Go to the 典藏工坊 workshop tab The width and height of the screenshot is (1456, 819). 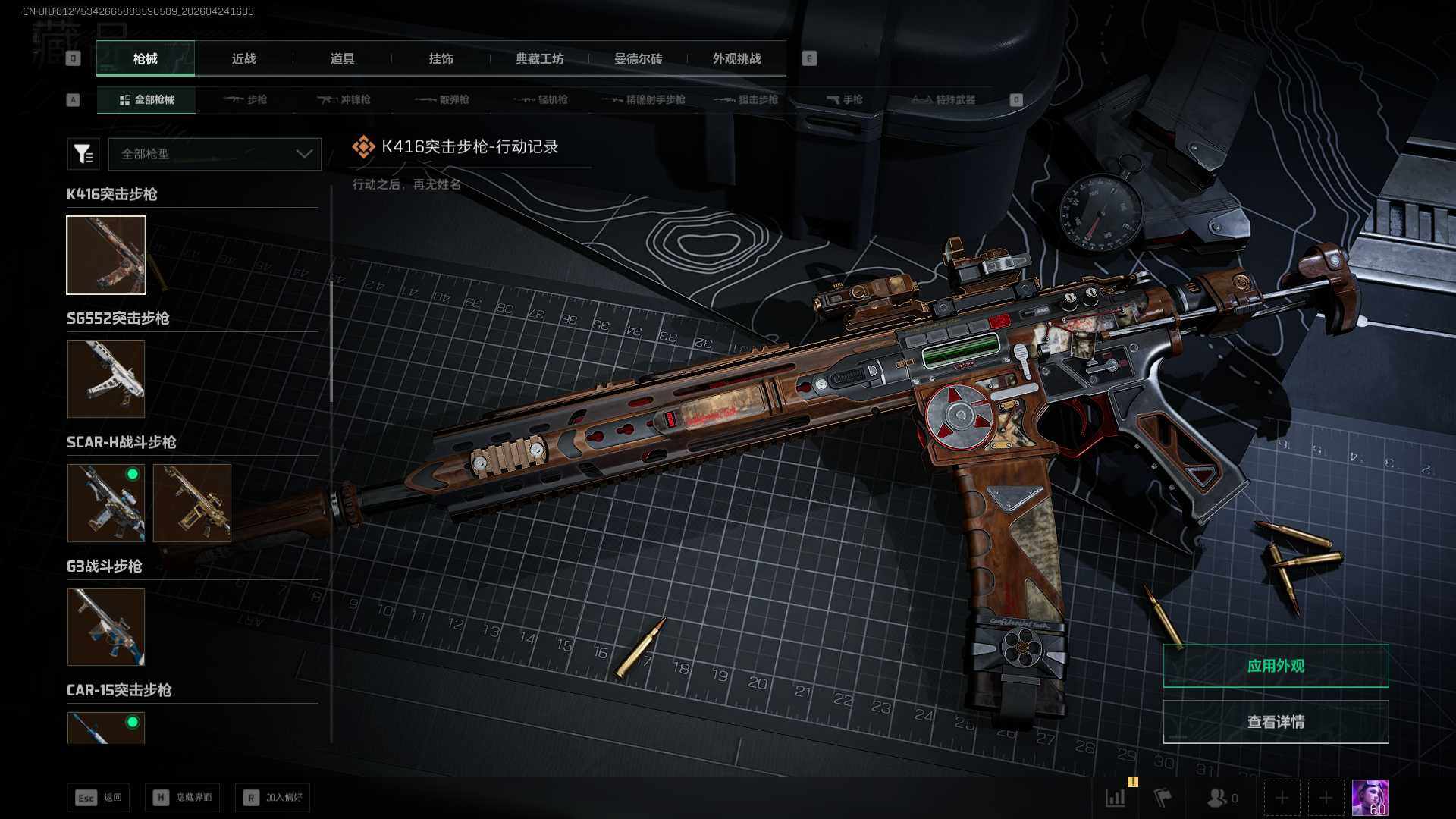[539, 58]
